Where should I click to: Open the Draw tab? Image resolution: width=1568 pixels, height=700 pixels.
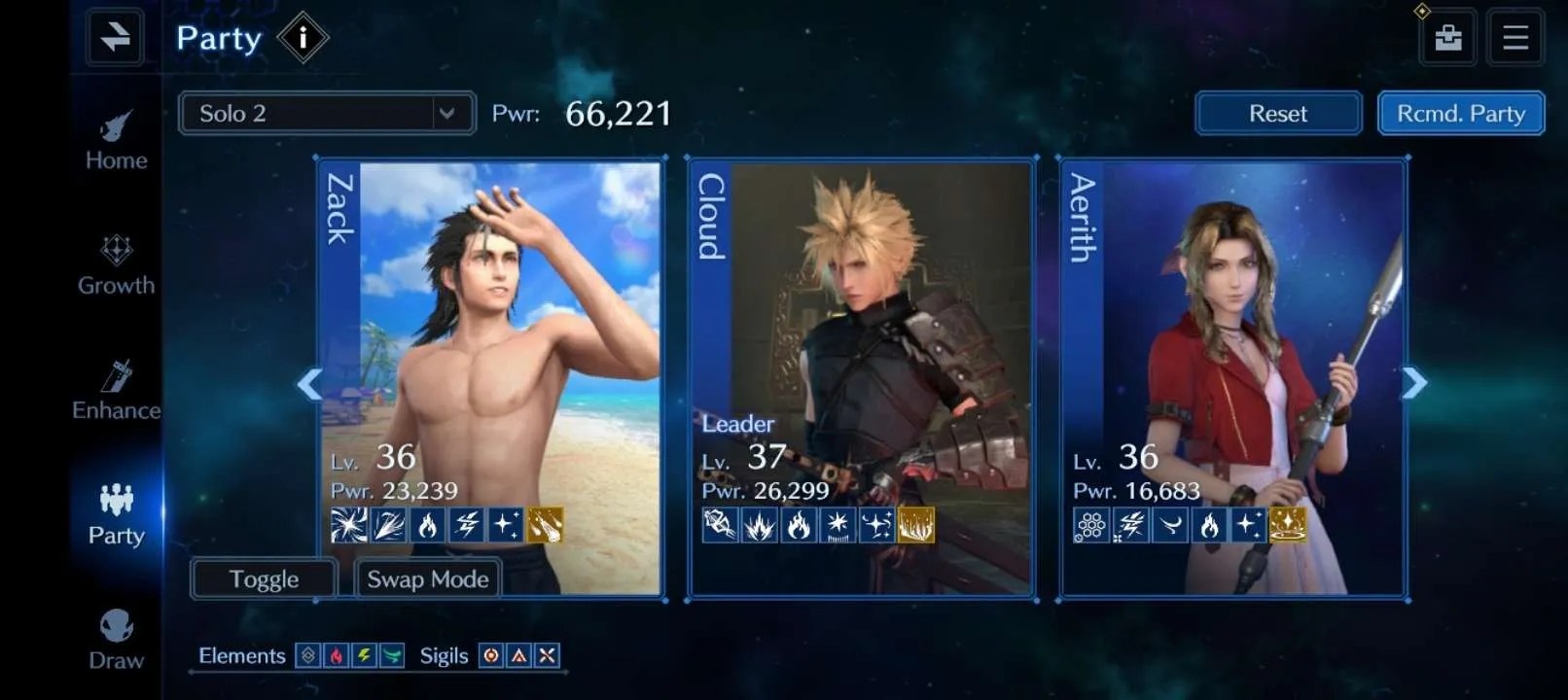click(116, 640)
